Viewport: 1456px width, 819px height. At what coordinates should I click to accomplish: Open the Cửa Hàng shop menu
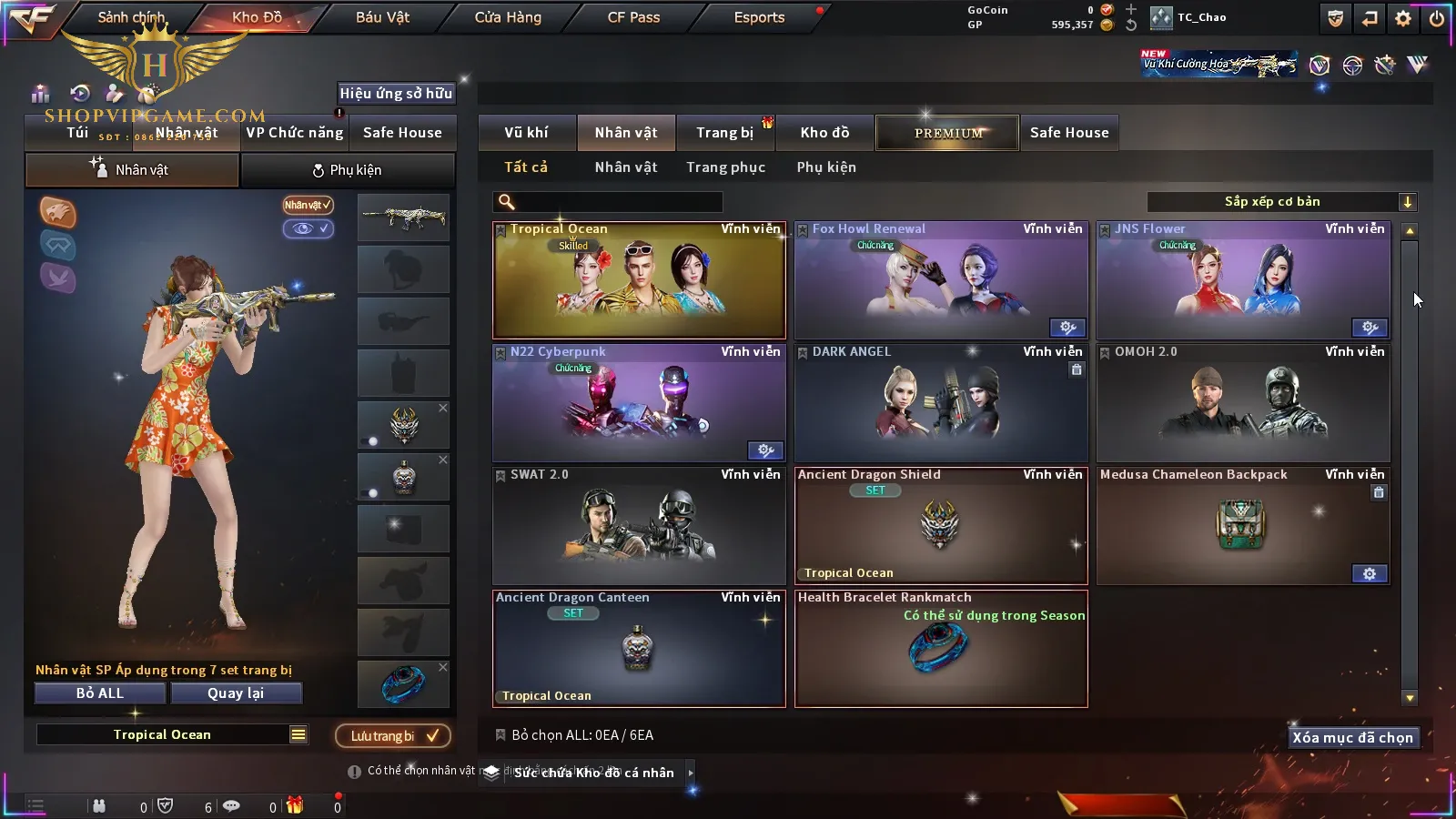(508, 17)
